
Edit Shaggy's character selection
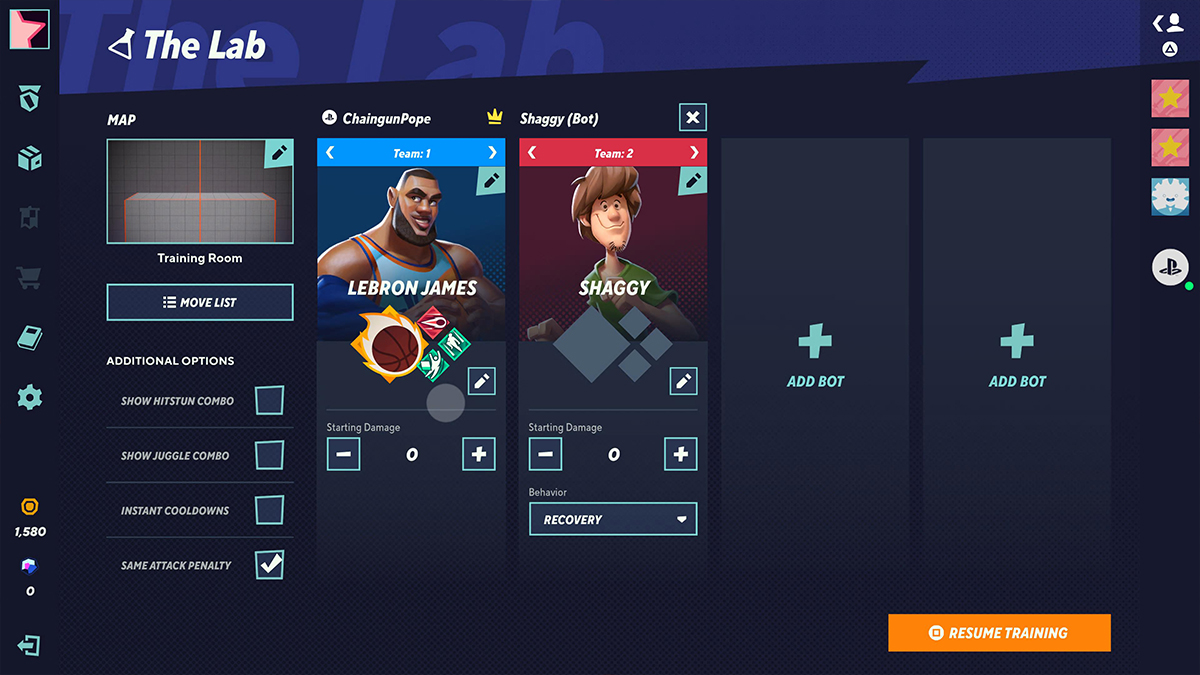[x=692, y=180]
